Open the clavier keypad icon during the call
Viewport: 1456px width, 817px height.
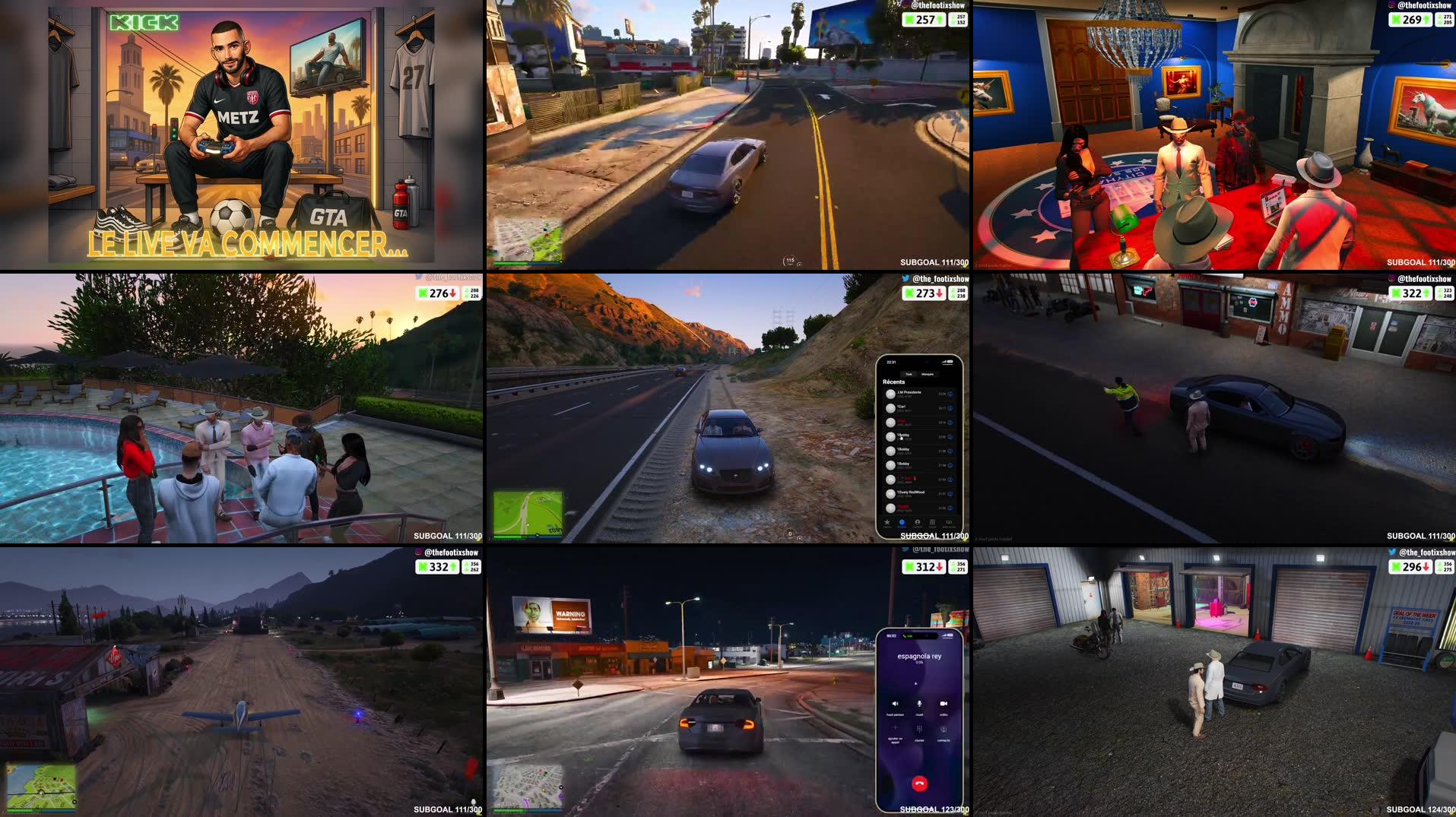[x=919, y=729]
